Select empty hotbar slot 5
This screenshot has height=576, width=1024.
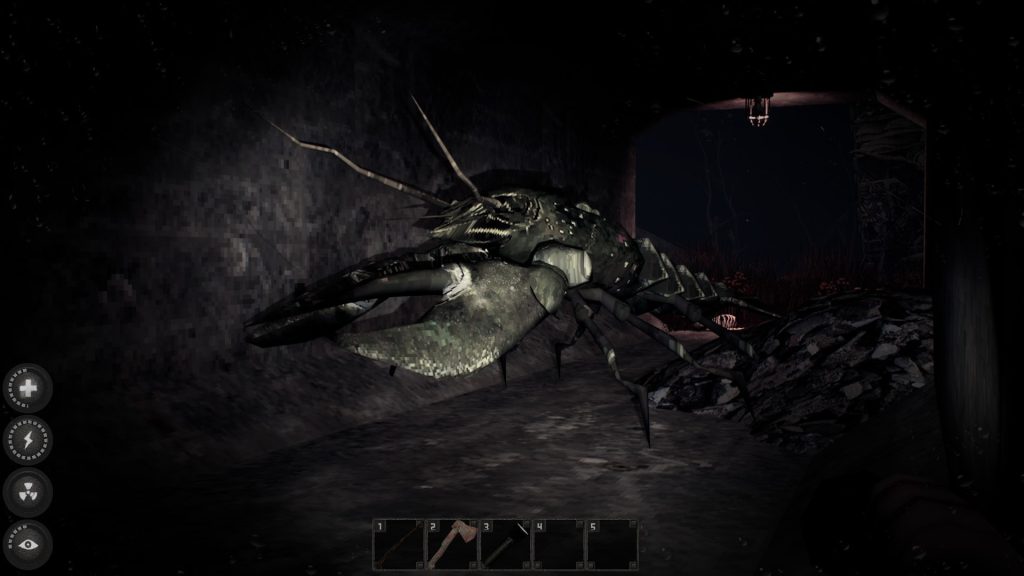(612, 544)
